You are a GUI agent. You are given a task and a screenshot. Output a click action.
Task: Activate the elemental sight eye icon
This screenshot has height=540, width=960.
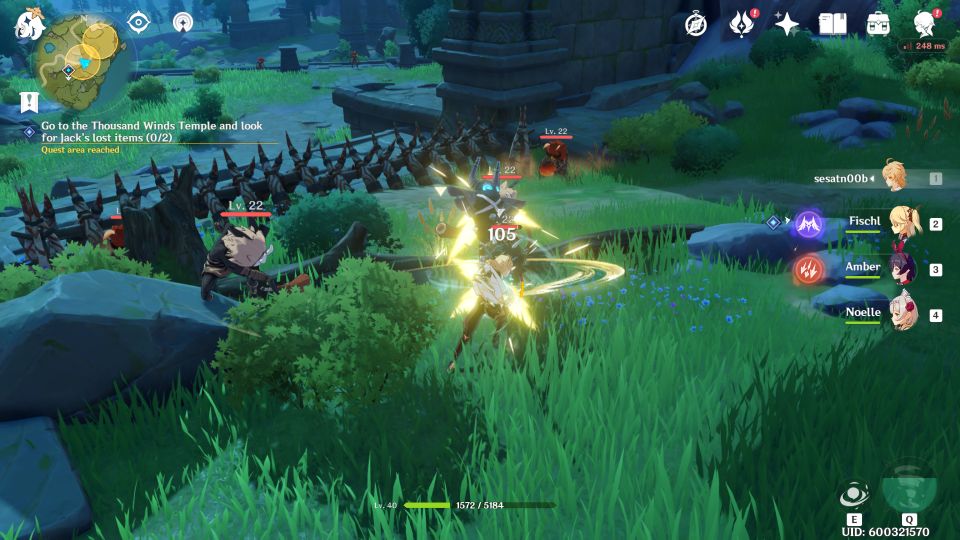(x=138, y=22)
